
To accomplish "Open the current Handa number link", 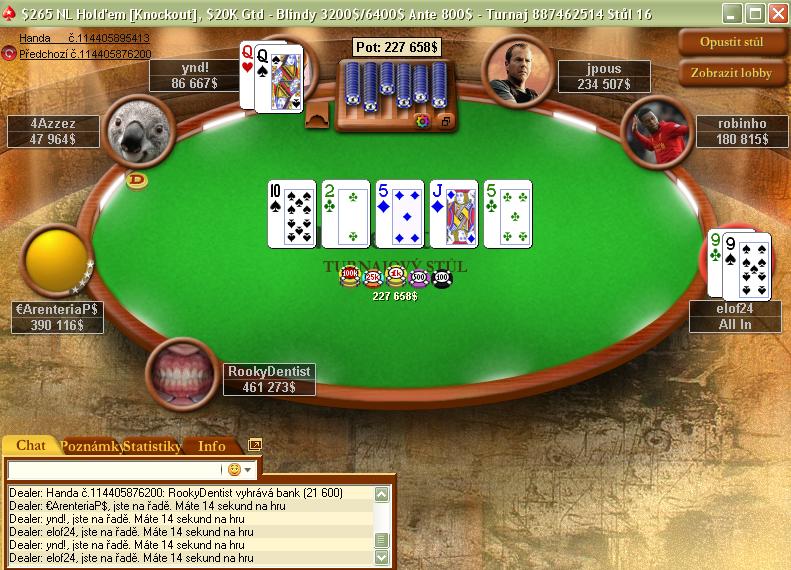I will coord(84,38).
